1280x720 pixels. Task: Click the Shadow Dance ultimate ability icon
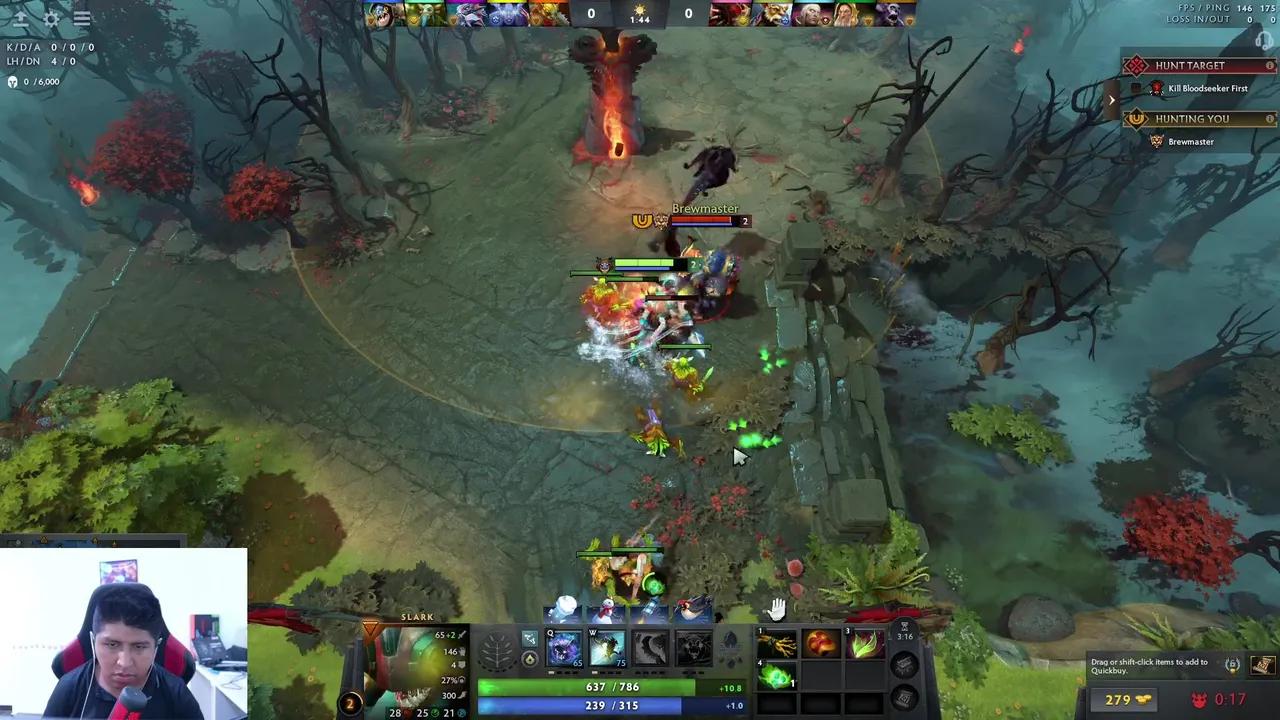(693, 648)
